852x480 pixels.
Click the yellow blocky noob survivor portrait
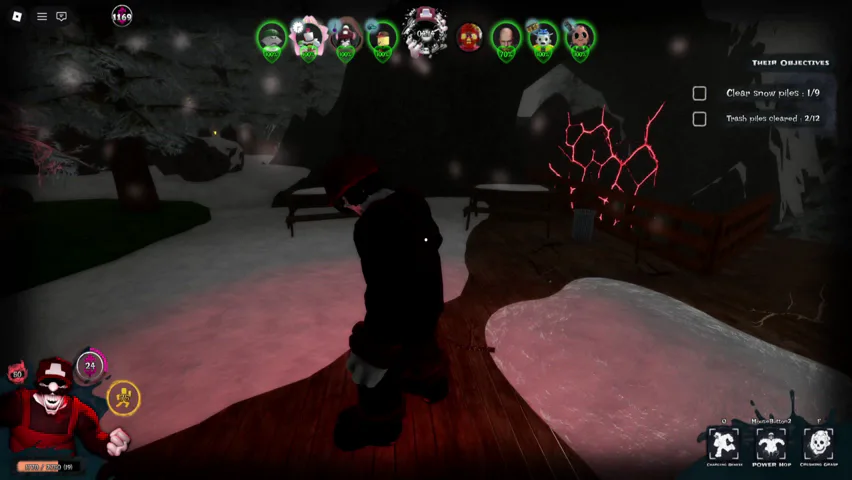(382, 38)
